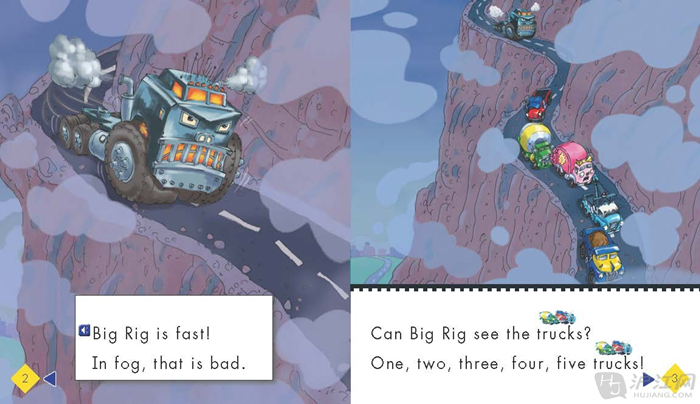Play the audio for "Big Rig is fast!"
Screen dimensions: 700x404
click(x=84, y=328)
